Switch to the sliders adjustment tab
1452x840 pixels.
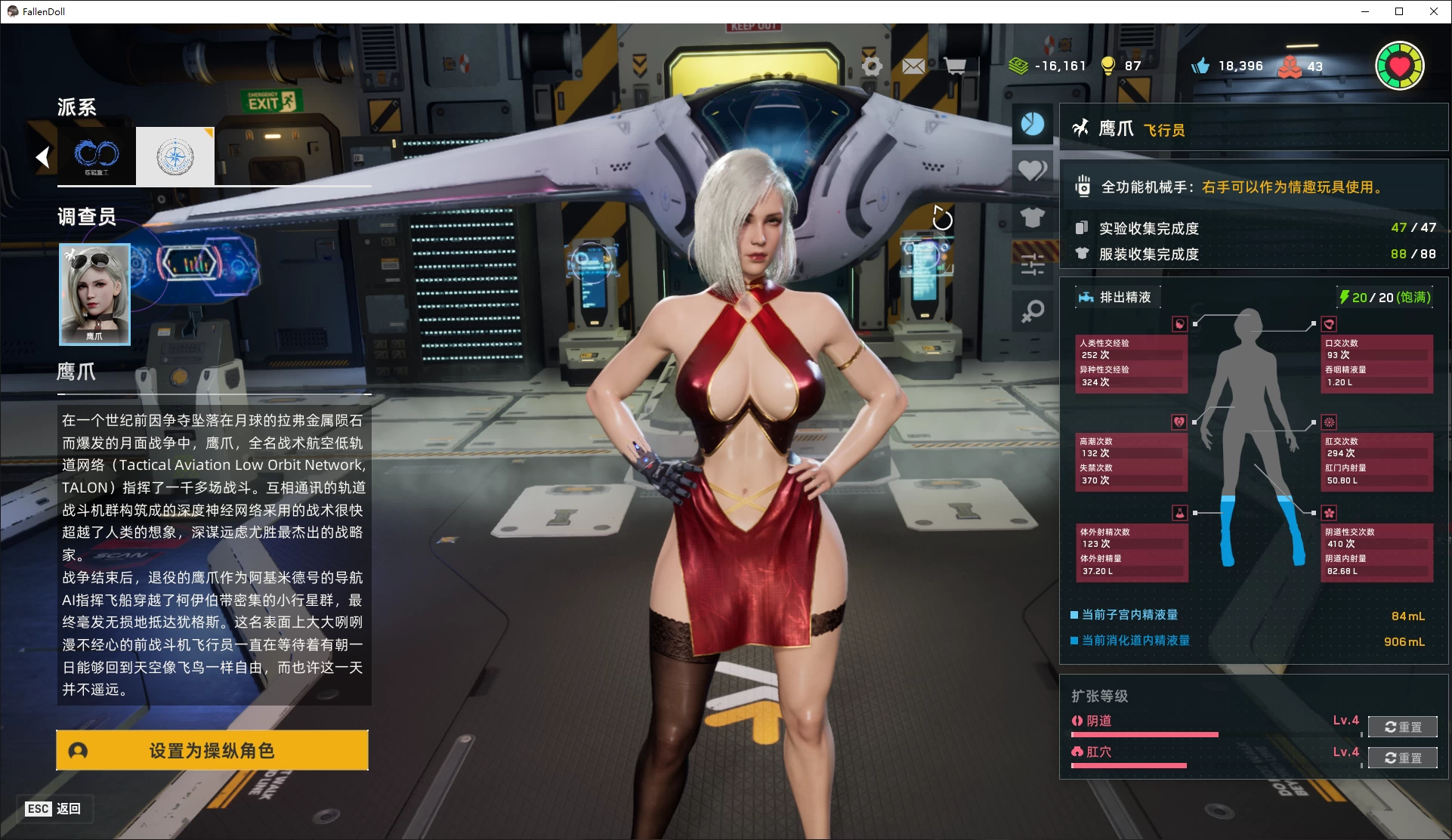point(1032,264)
